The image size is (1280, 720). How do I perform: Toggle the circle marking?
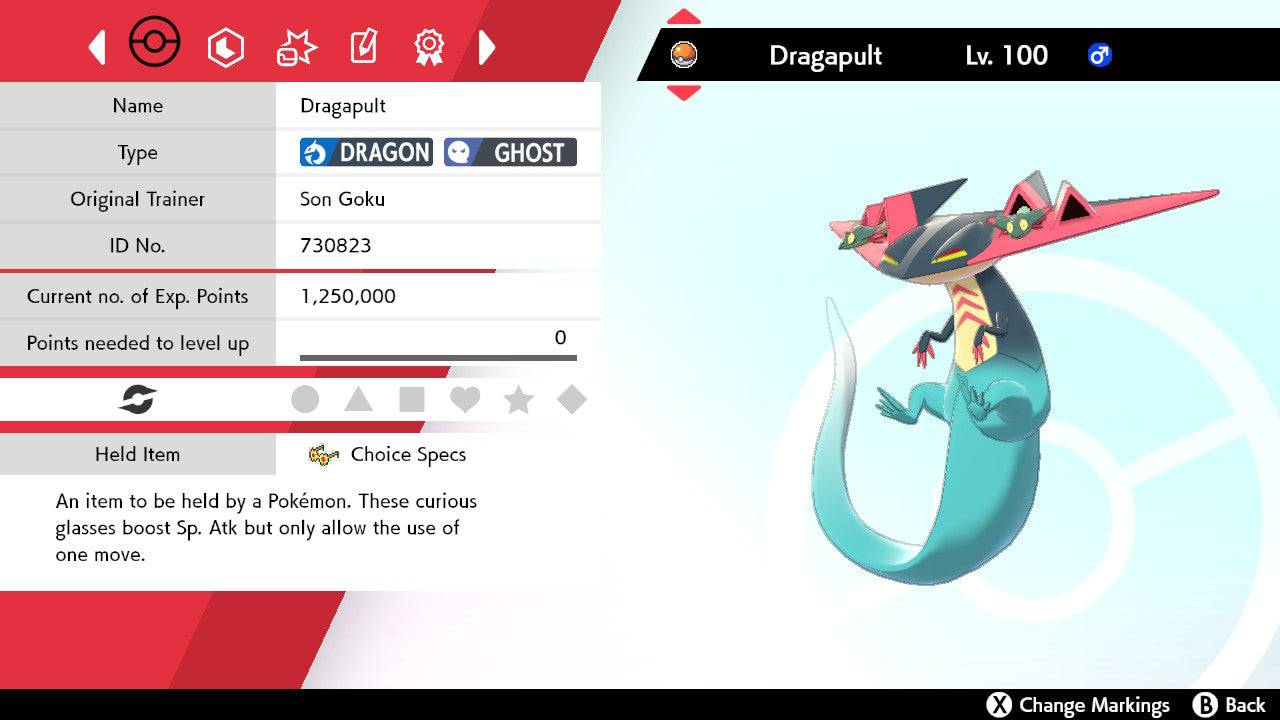click(305, 400)
